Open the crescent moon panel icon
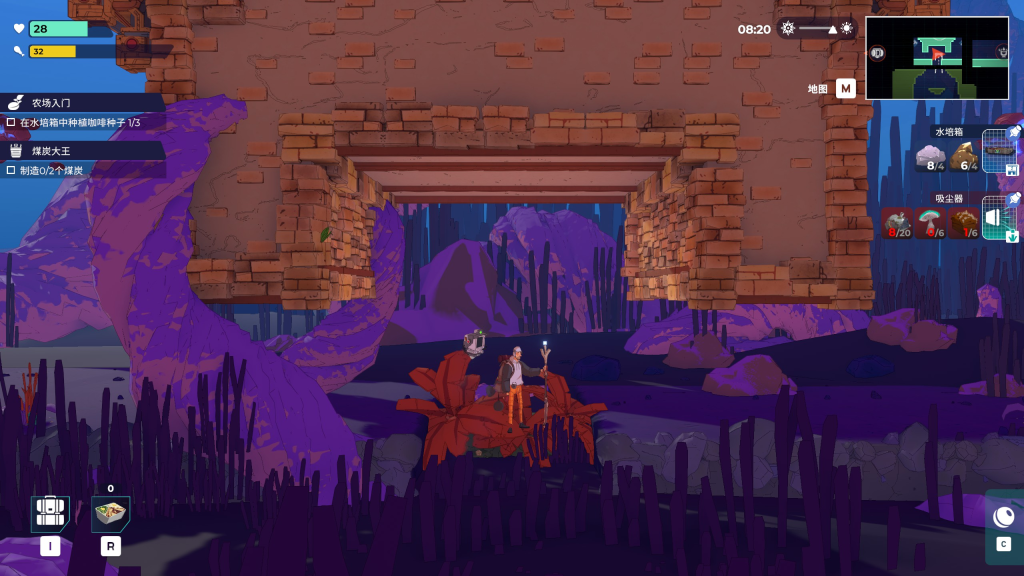The width and height of the screenshot is (1024, 576). tap(1004, 516)
